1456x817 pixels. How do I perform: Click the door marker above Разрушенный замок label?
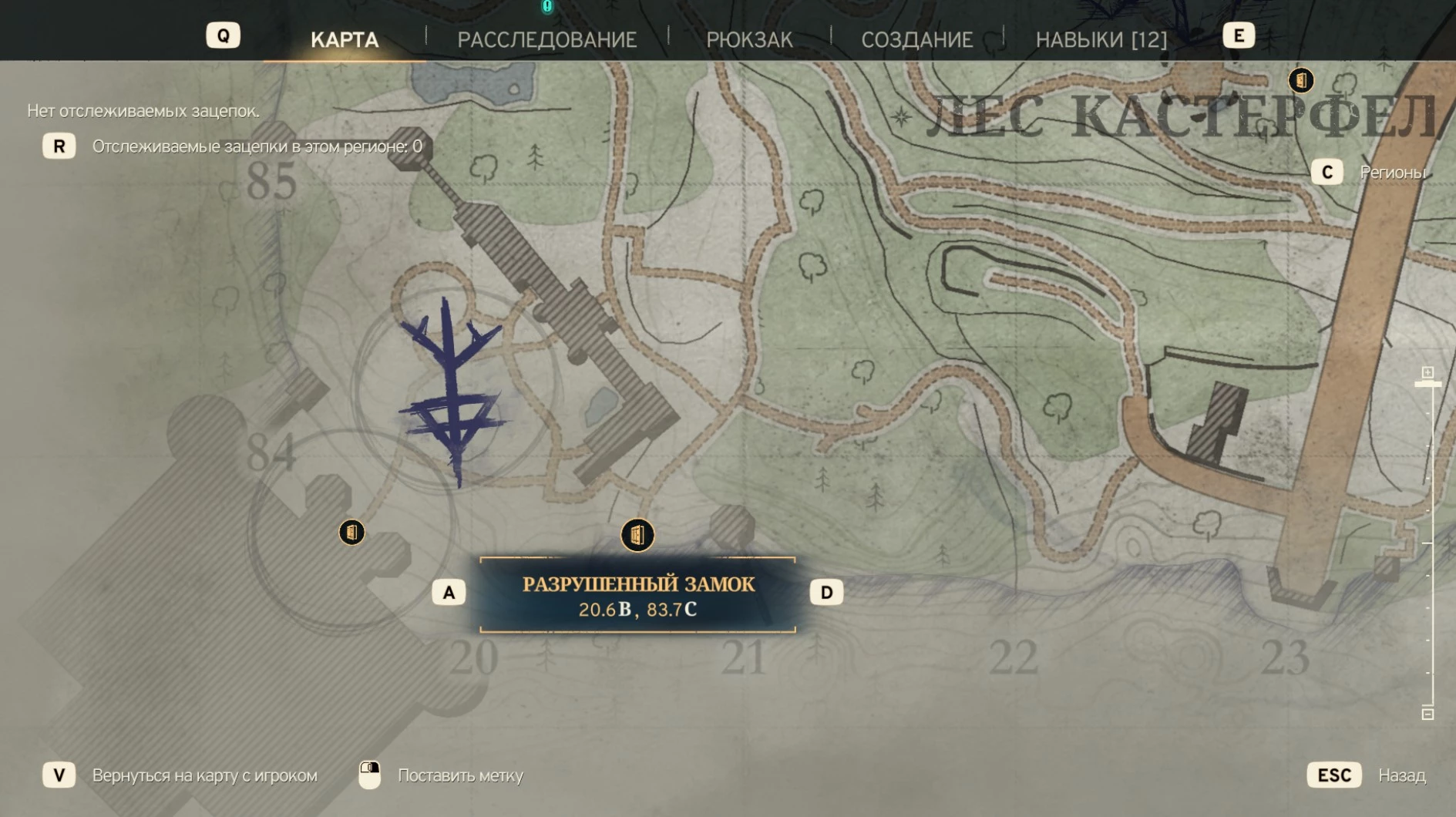point(637,535)
